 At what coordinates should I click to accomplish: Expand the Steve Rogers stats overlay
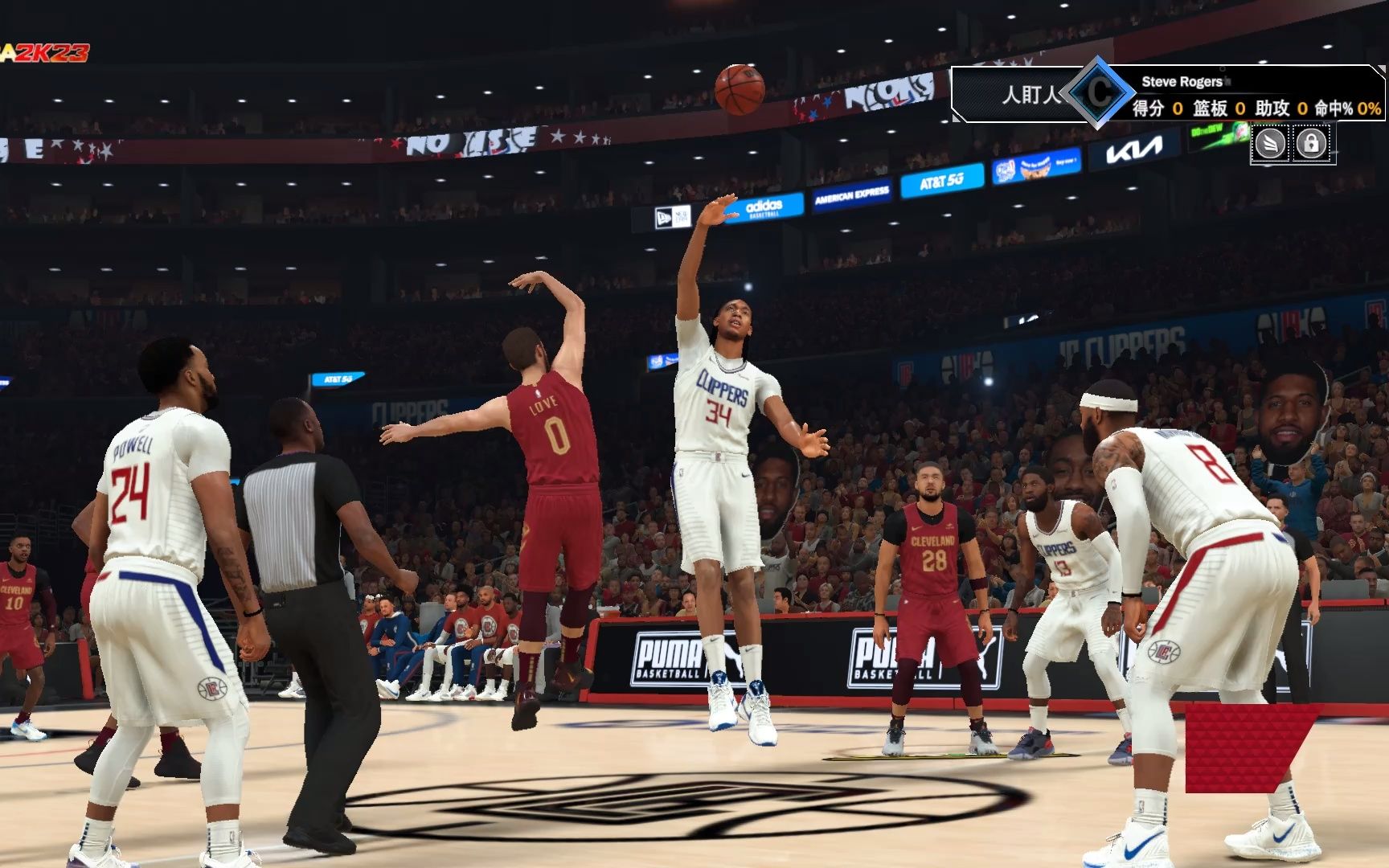tap(1180, 82)
